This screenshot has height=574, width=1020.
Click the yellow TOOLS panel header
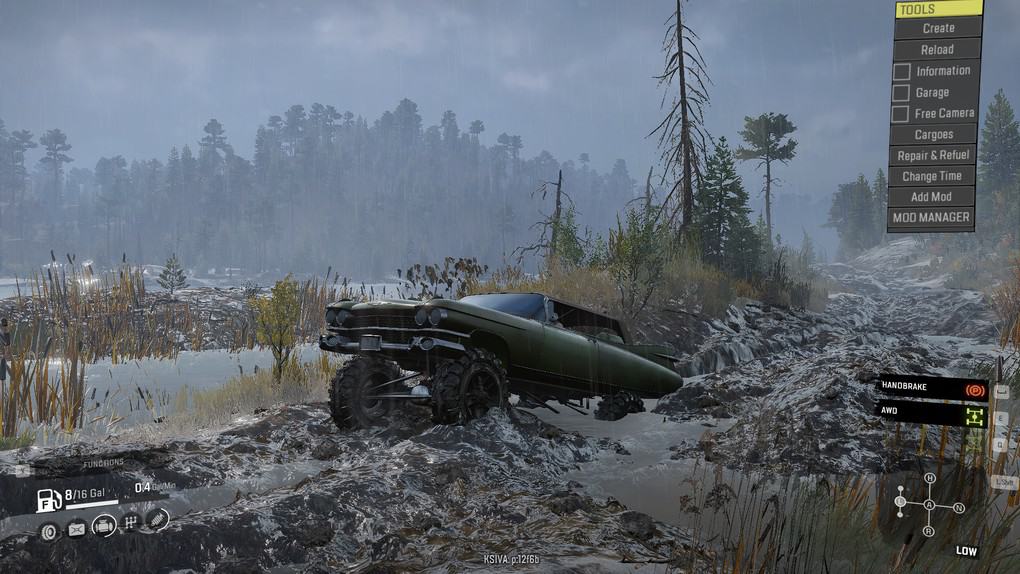(938, 9)
